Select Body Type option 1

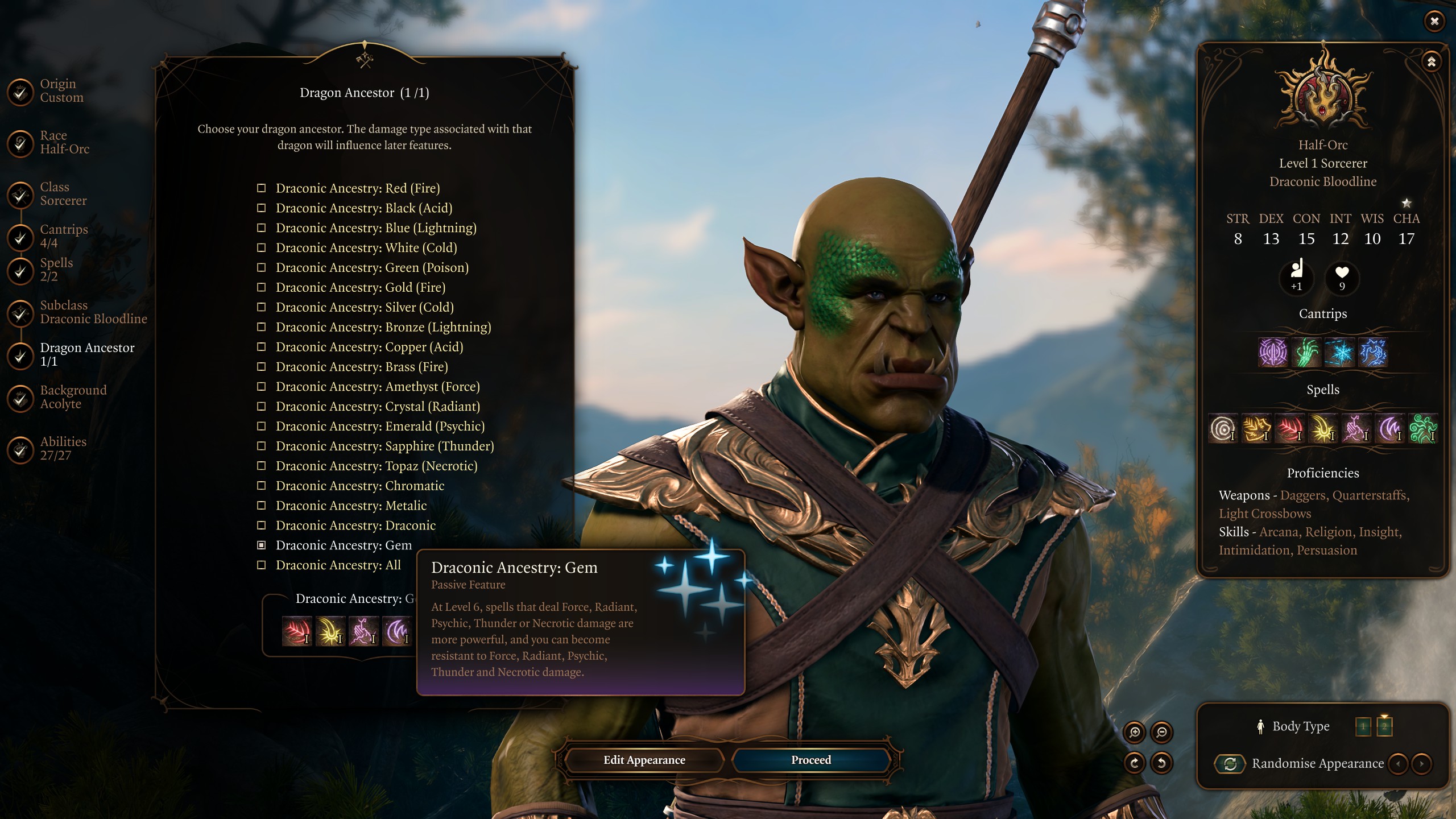[1363, 726]
